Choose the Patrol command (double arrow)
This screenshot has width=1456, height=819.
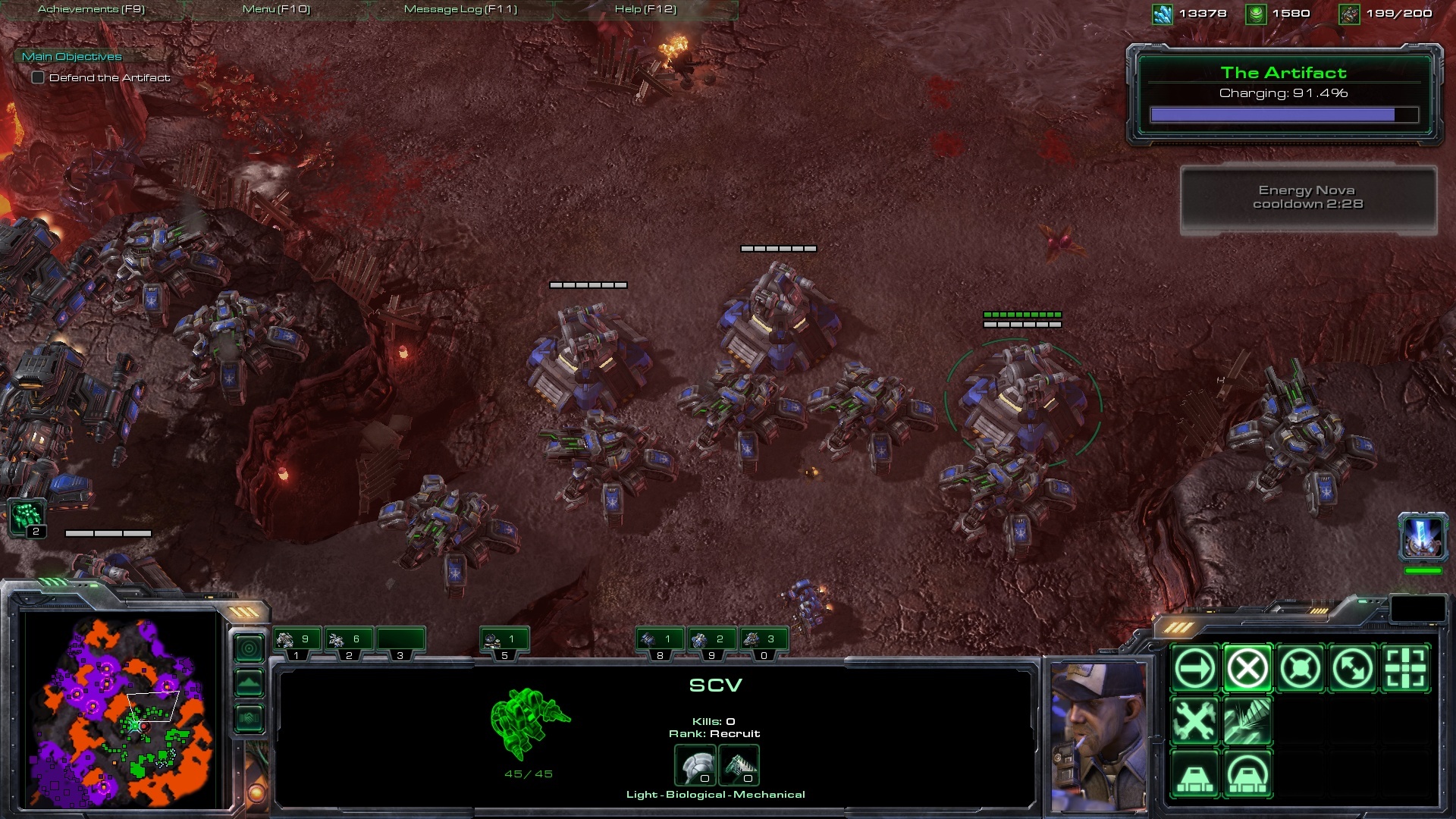click(1353, 669)
